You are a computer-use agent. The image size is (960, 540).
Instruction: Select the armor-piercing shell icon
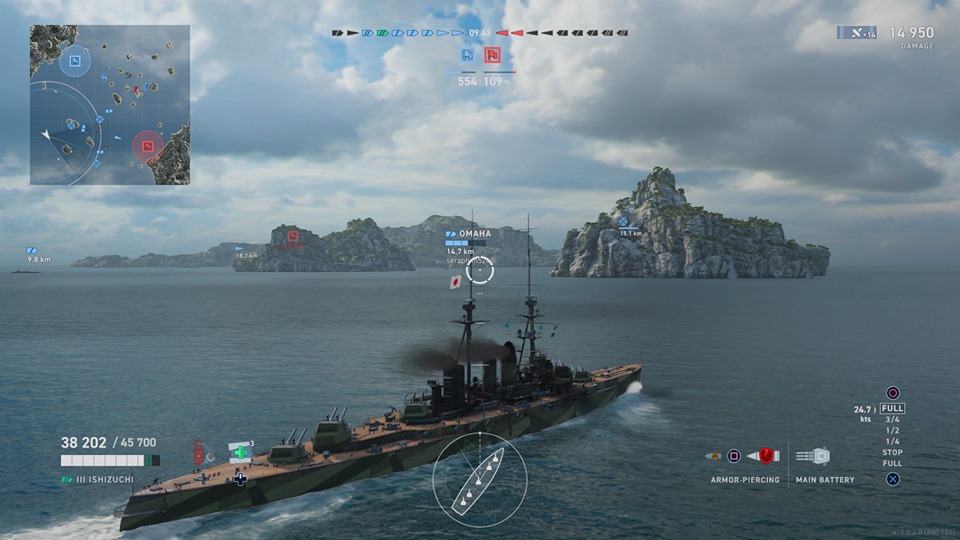(x=767, y=456)
